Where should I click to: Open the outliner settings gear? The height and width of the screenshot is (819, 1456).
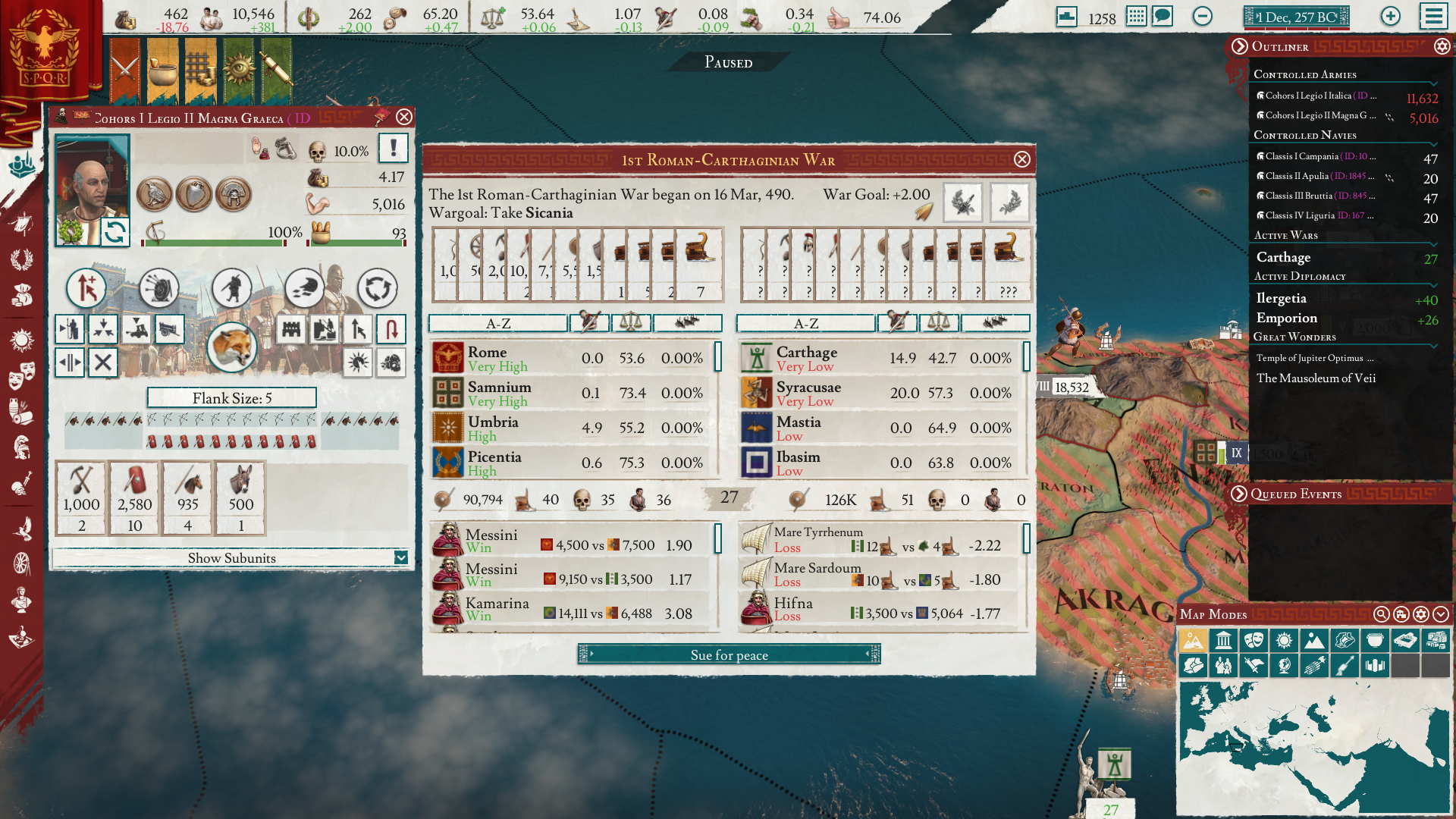(1442, 47)
